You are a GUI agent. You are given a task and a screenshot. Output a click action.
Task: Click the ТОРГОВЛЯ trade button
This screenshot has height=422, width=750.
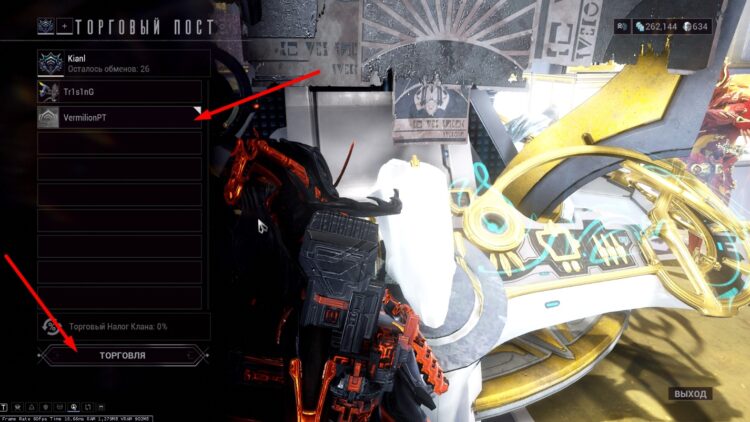coord(122,354)
